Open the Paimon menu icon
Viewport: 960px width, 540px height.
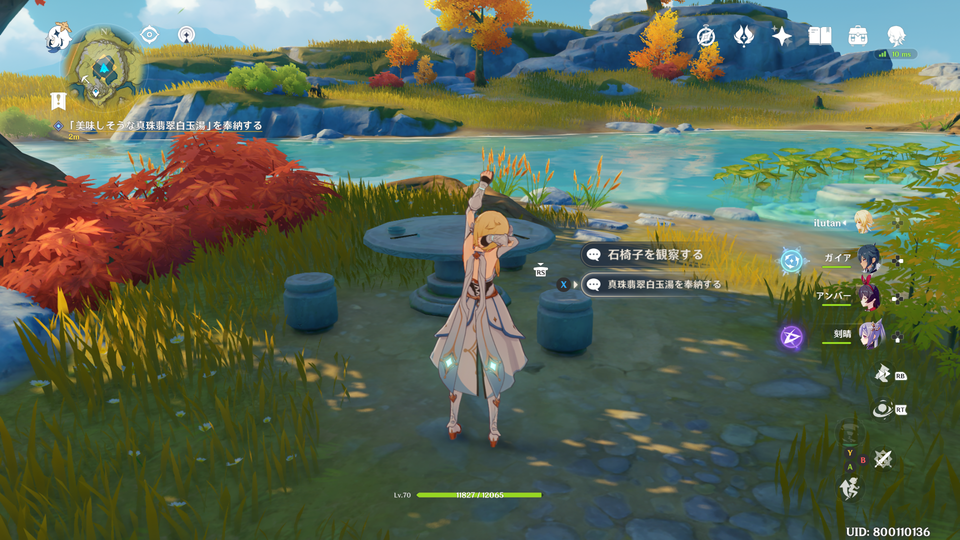[x=58, y=39]
